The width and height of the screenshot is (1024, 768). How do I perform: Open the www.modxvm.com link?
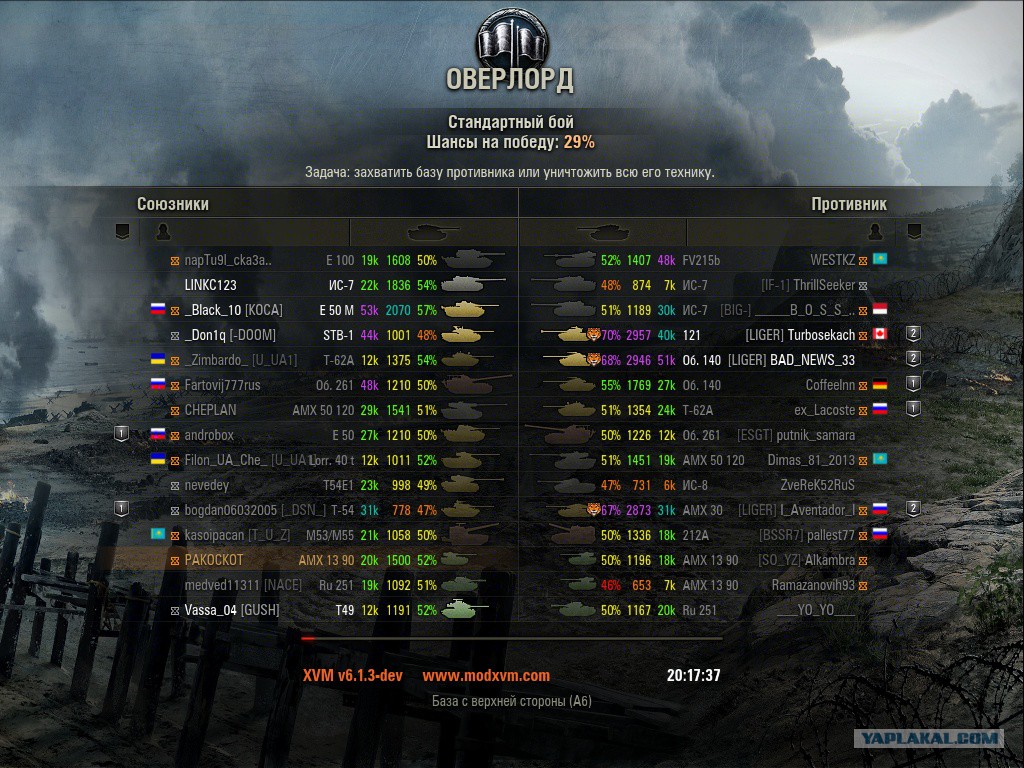(486, 675)
